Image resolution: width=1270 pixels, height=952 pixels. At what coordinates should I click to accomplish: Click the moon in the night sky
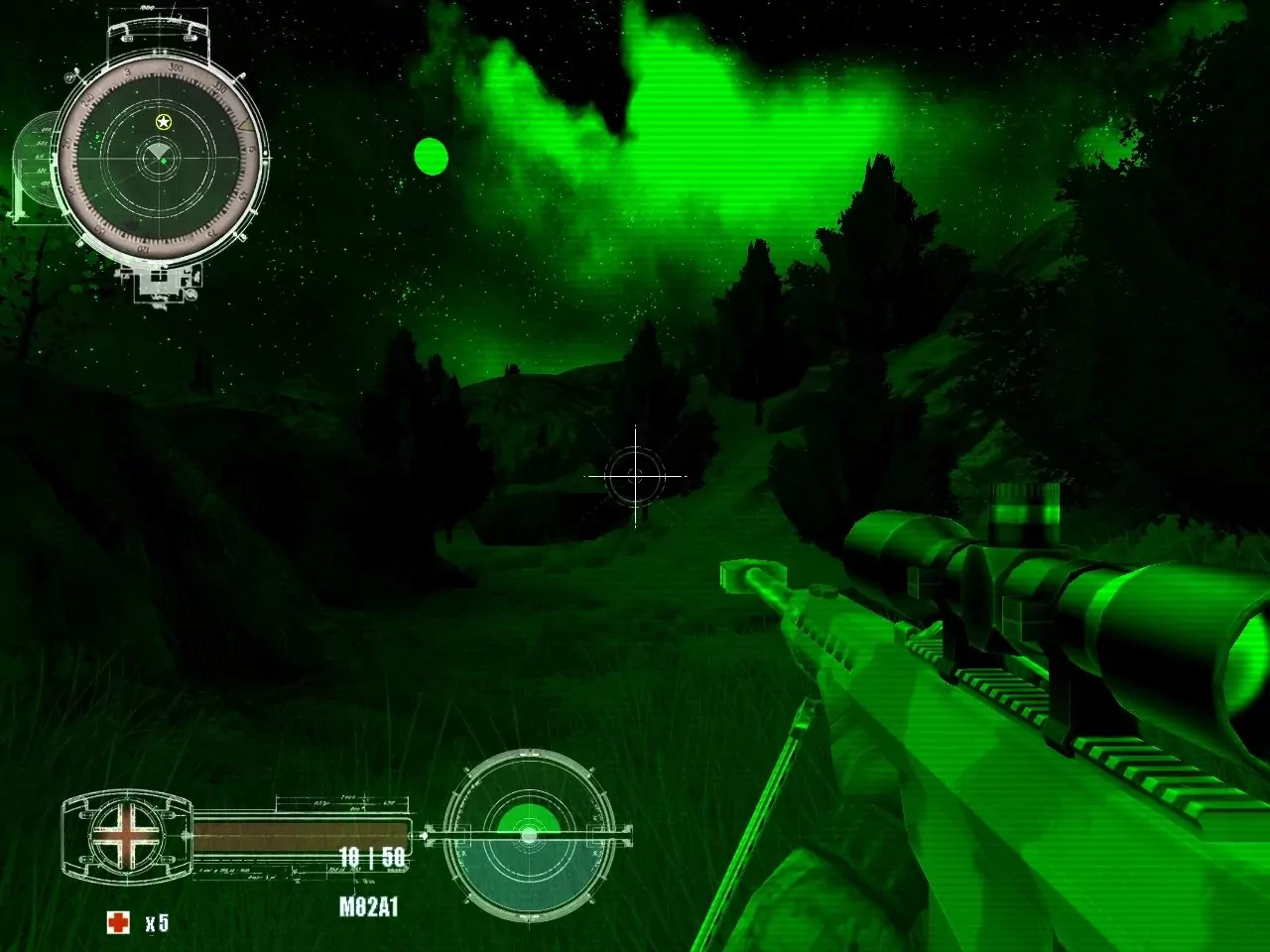pyautogui.click(x=431, y=157)
